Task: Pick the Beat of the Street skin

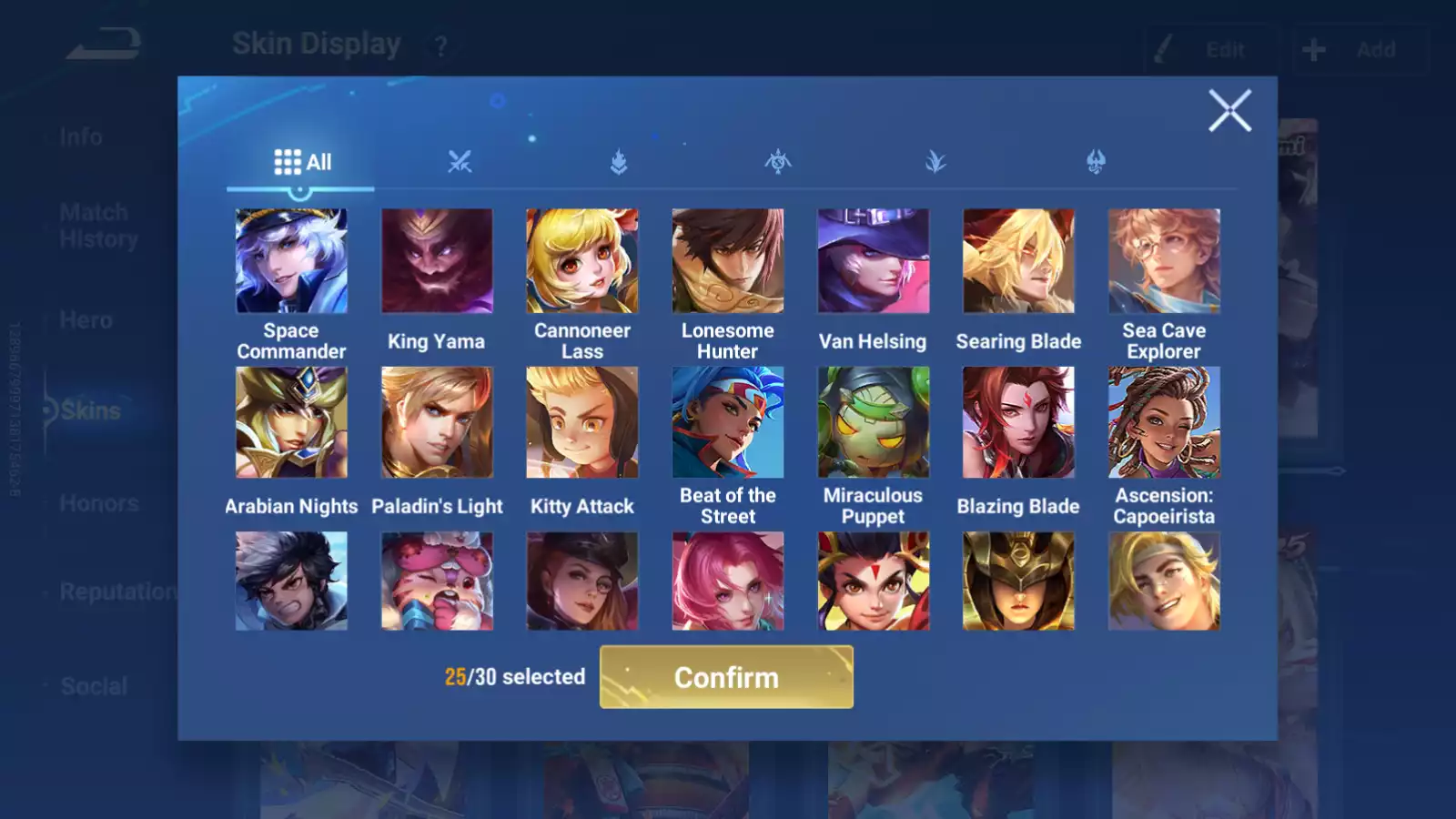Action: (x=728, y=422)
